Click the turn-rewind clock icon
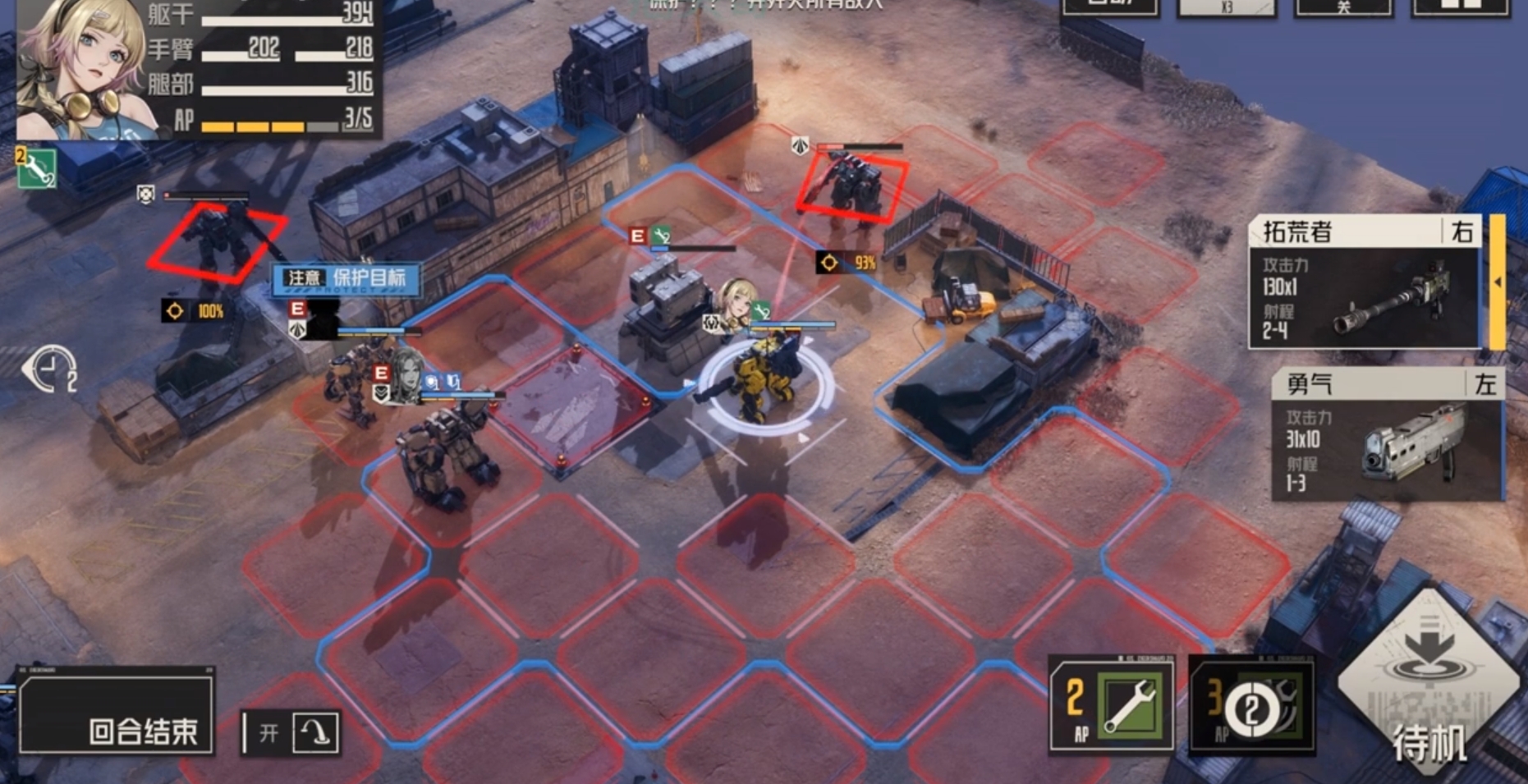This screenshot has height=784, width=1528. 49,369
